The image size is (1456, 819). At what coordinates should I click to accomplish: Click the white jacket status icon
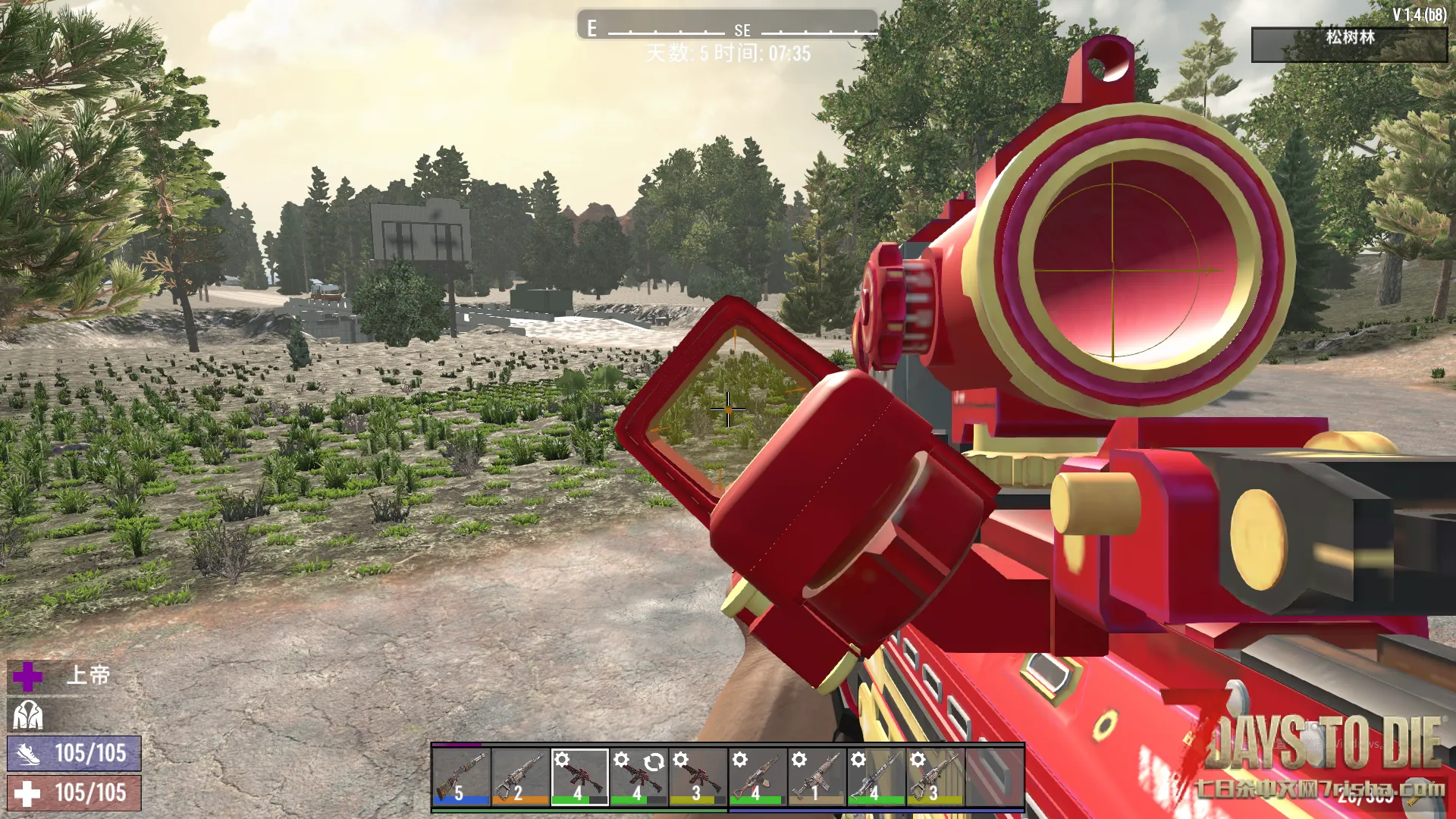tap(28, 715)
